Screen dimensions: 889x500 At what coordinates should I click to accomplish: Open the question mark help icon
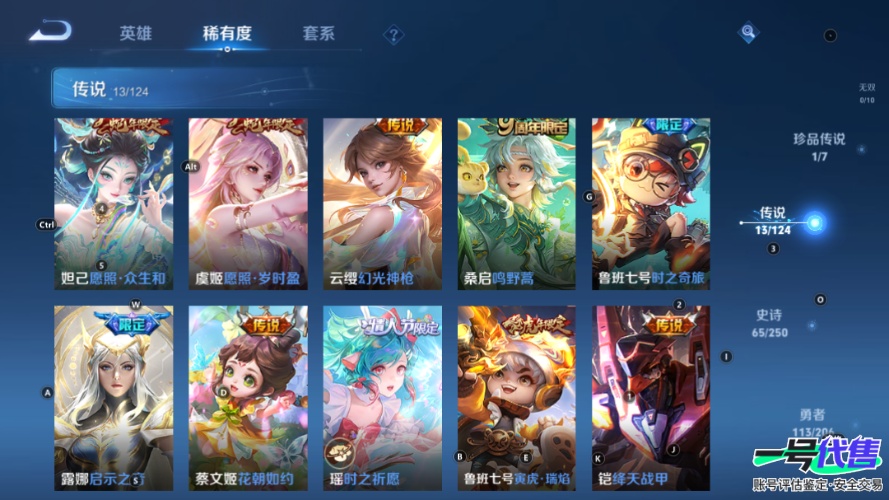(x=394, y=36)
